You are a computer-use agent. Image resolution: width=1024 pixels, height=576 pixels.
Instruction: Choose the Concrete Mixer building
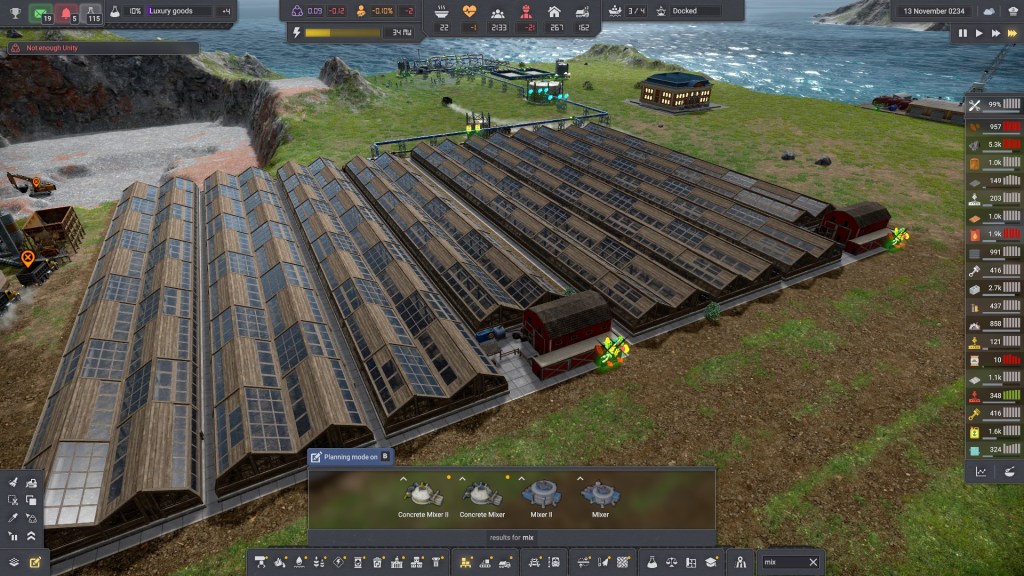[x=482, y=495]
